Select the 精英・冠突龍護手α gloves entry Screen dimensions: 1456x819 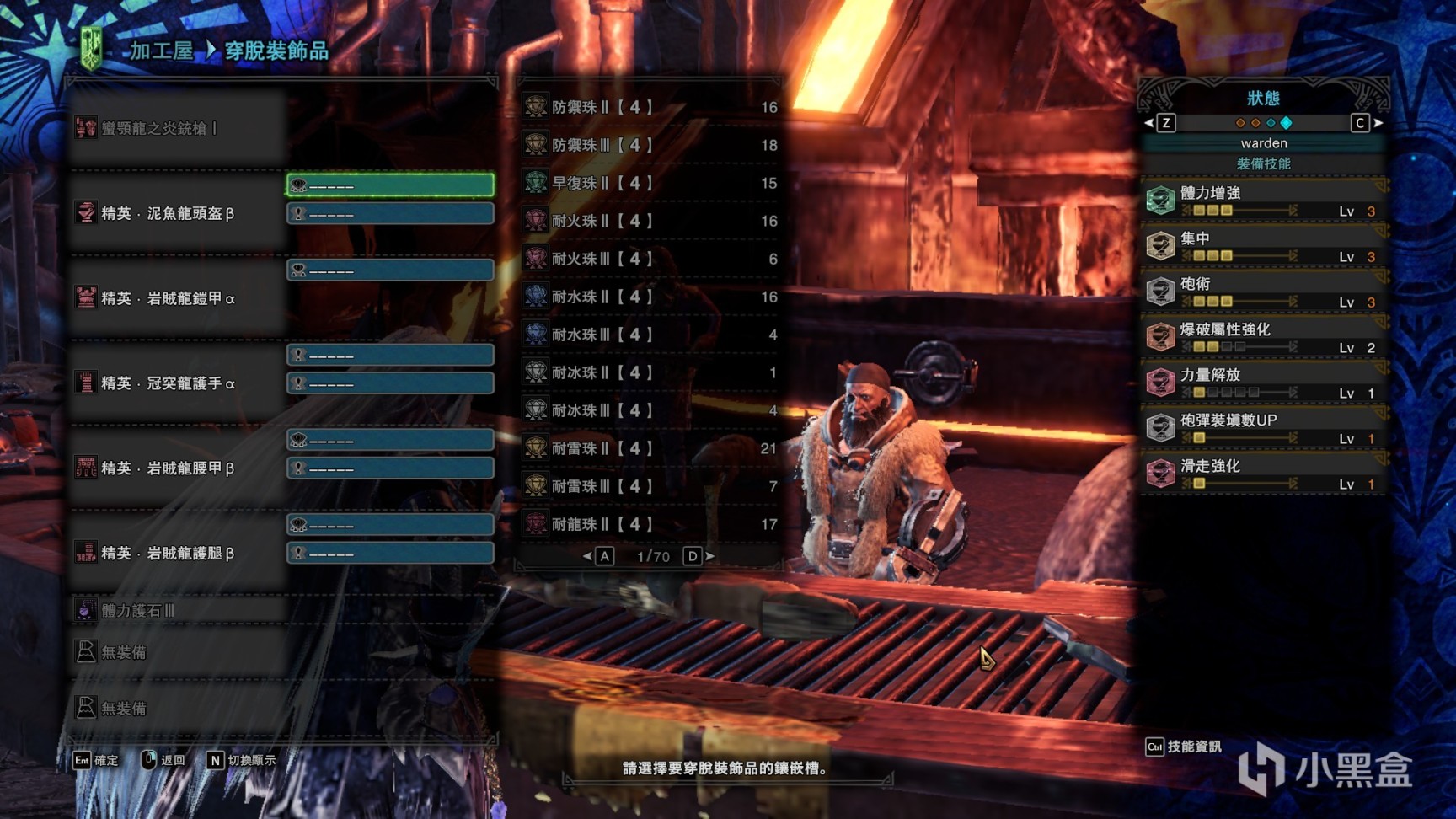click(x=167, y=383)
